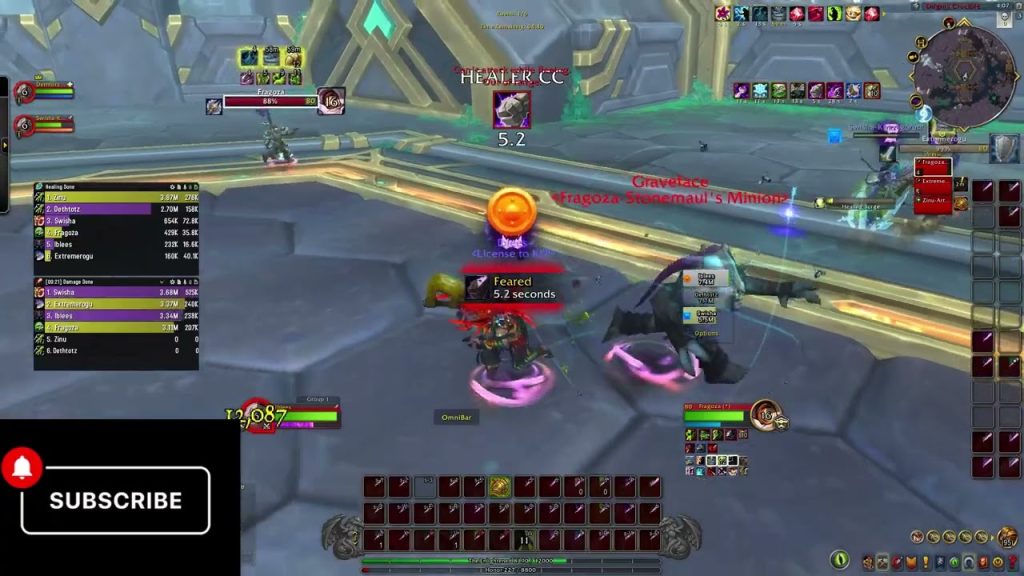This screenshot has height=576, width=1024.
Task: Click the YouTube Subscribe button
Action: (x=116, y=500)
